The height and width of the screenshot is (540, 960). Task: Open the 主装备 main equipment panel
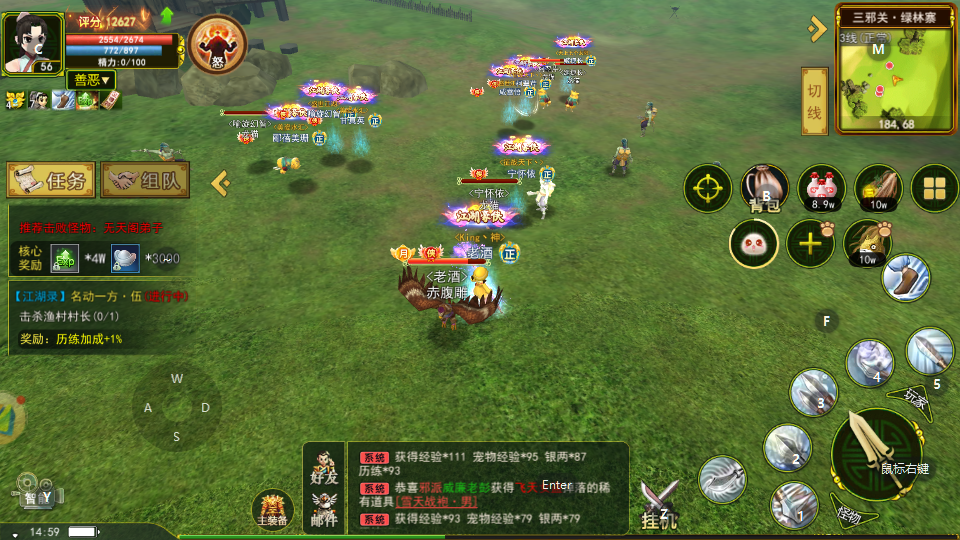[273, 508]
